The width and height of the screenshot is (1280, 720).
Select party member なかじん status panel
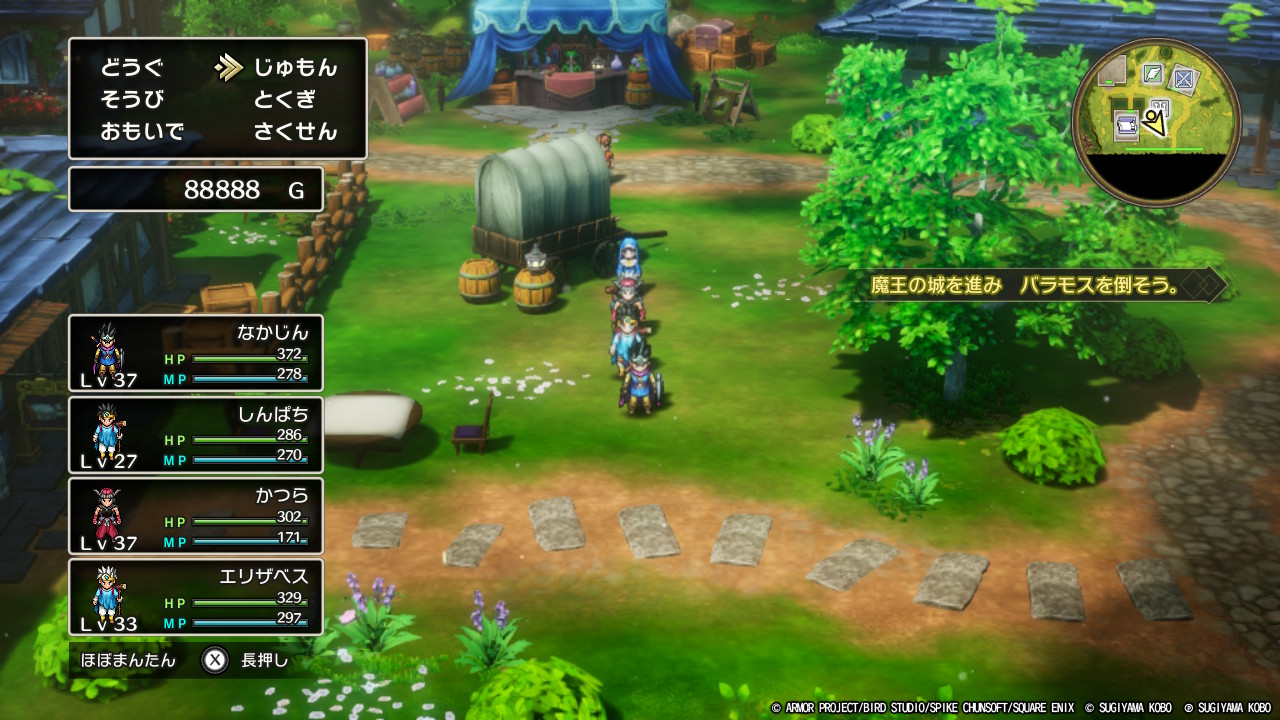pyautogui.click(x=196, y=353)
